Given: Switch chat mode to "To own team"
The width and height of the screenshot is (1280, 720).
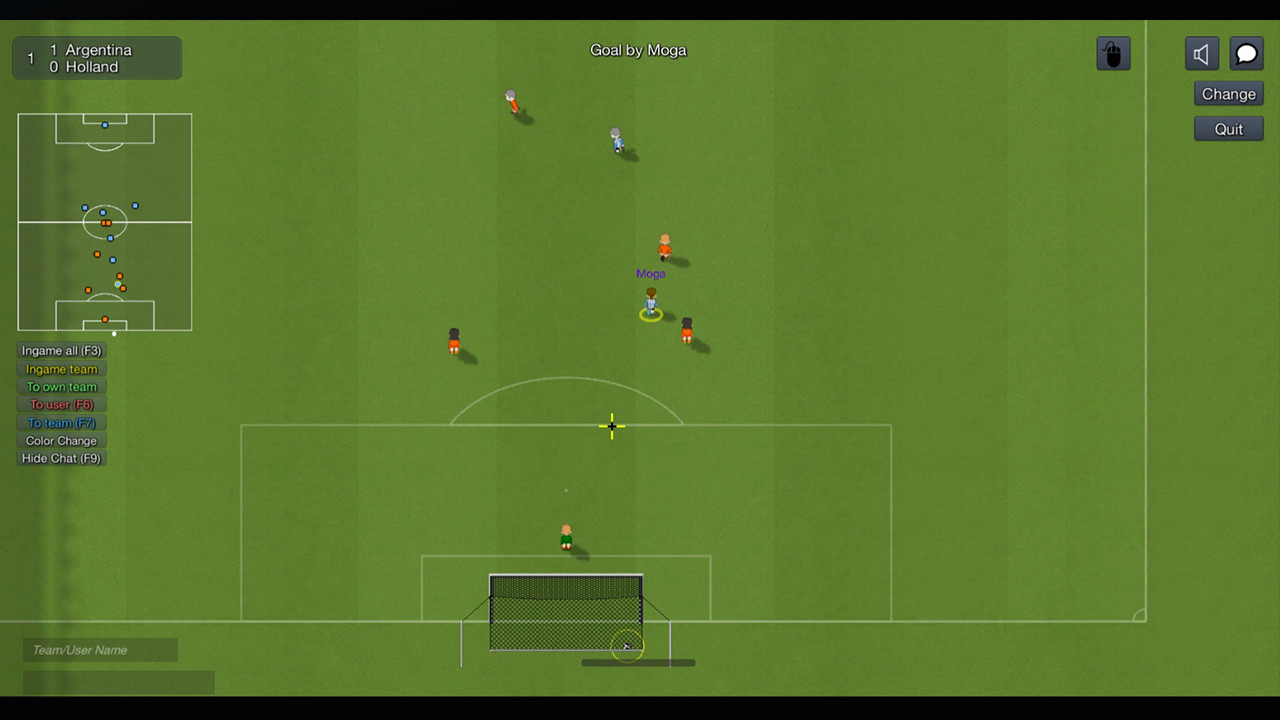Looking at the screenshot, I should point(61,386).
